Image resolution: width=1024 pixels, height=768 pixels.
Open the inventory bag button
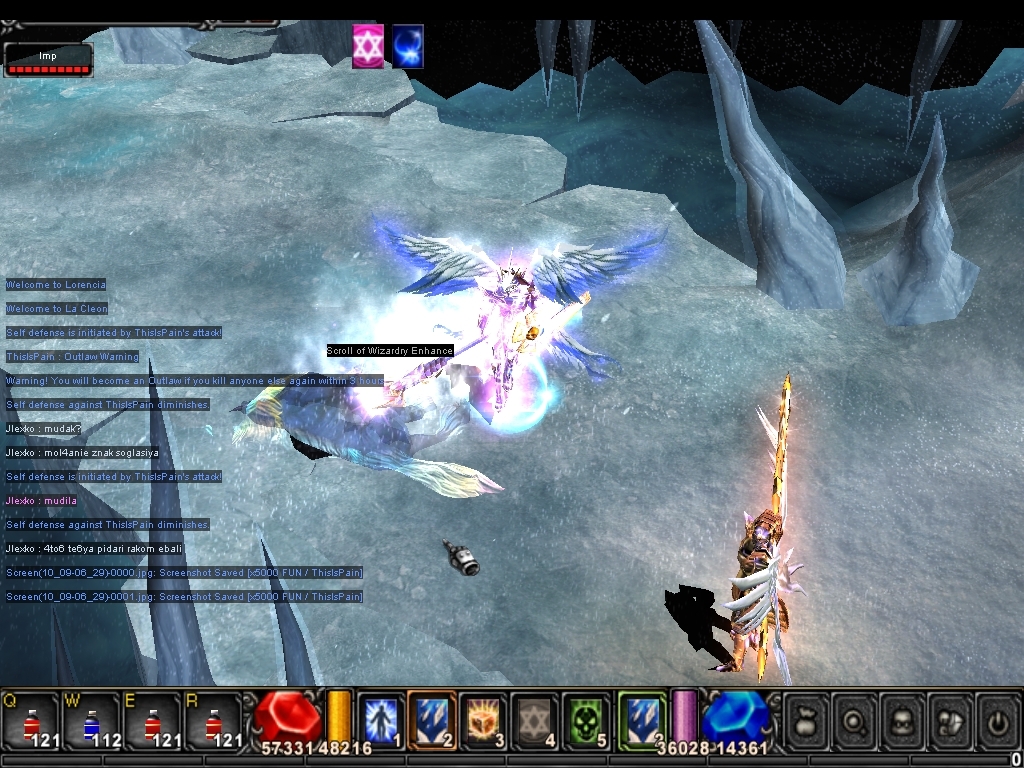tap(806, 720)
